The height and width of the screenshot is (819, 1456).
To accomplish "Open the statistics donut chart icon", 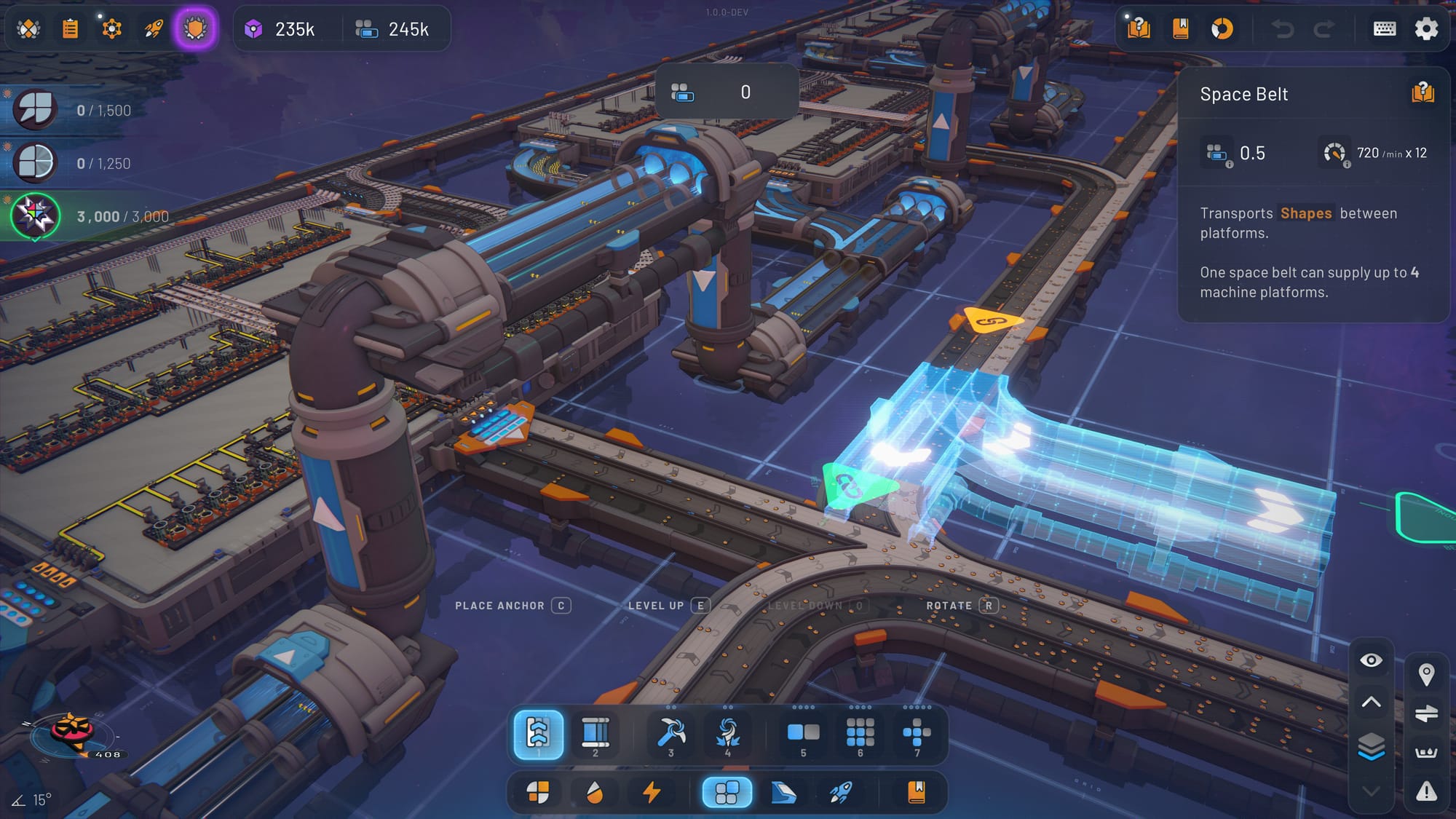I will click(1222, 29).
